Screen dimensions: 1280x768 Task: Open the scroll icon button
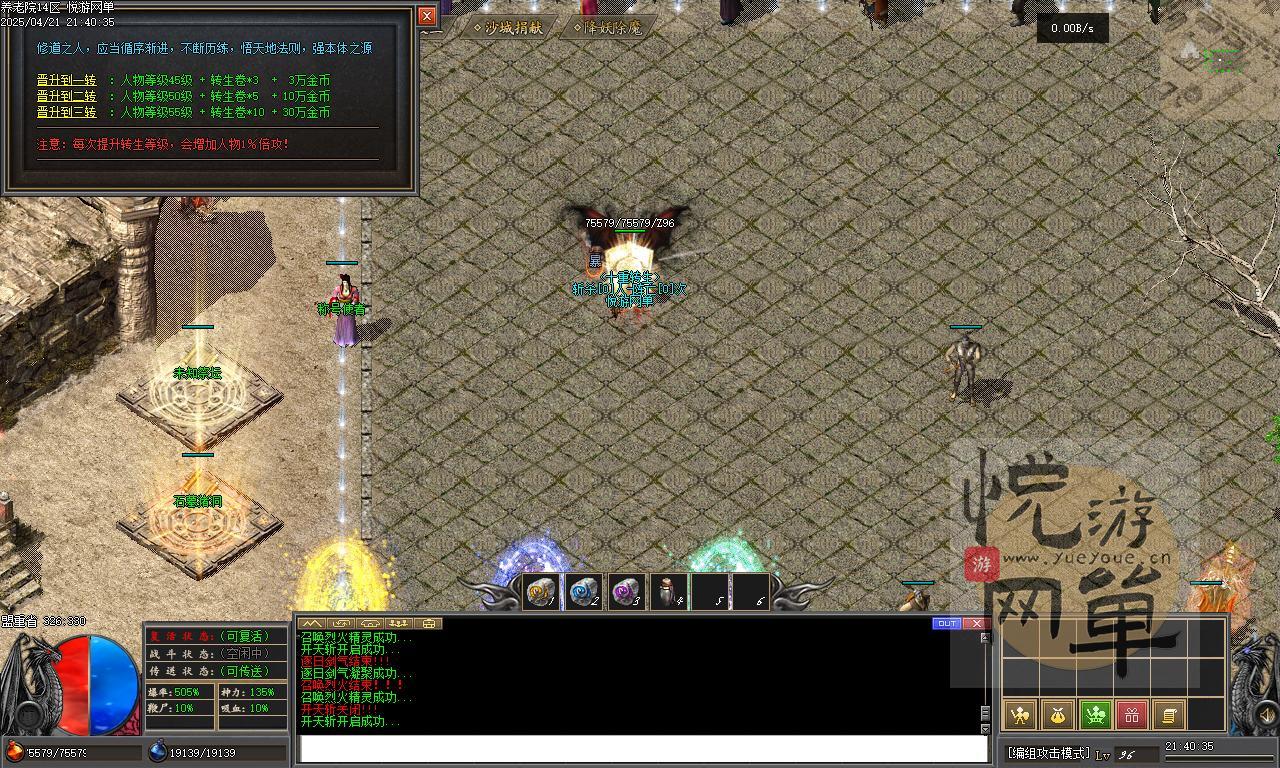point(1168,715)
